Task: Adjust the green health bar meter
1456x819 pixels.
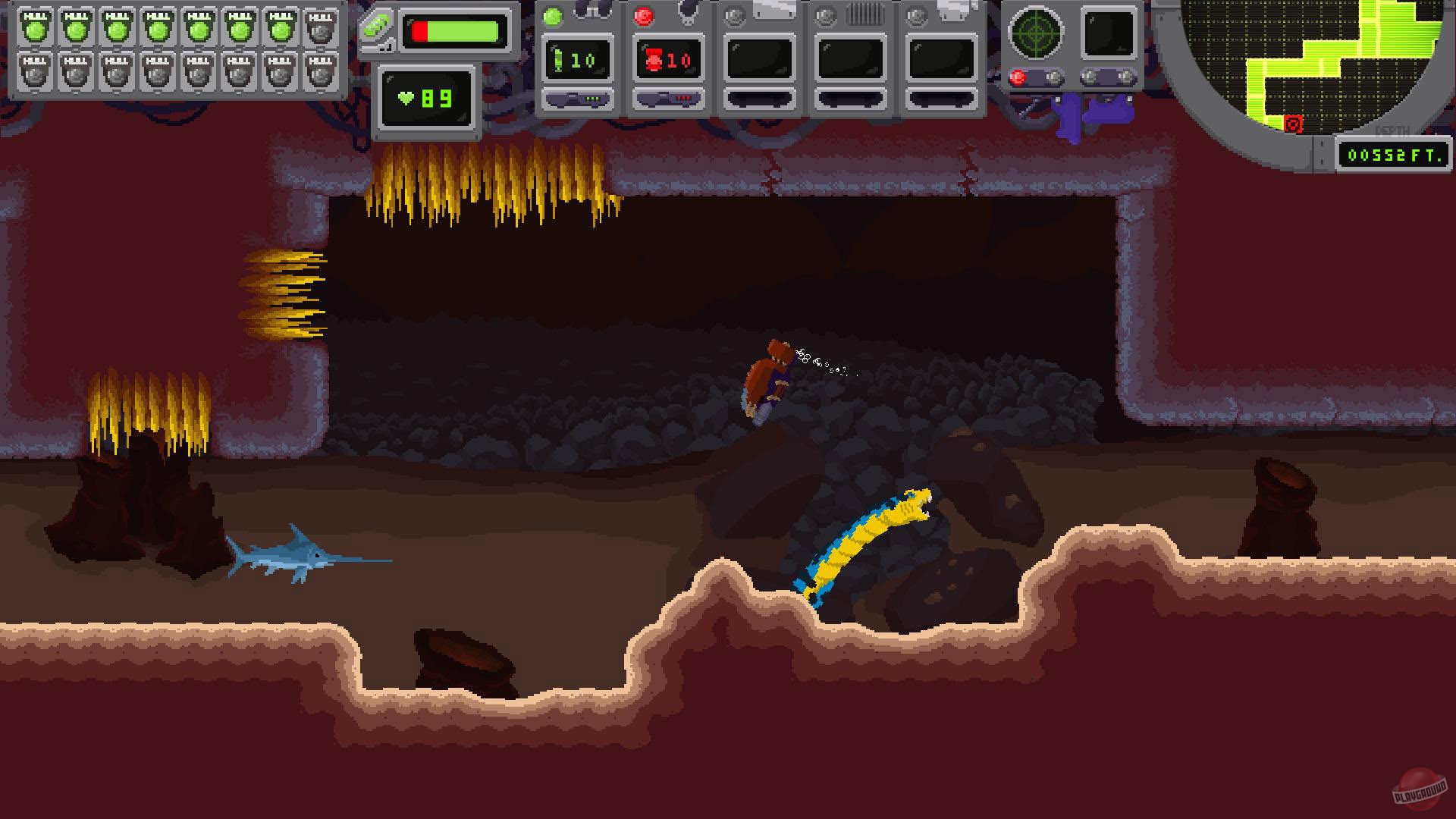Action: (455, 30)
